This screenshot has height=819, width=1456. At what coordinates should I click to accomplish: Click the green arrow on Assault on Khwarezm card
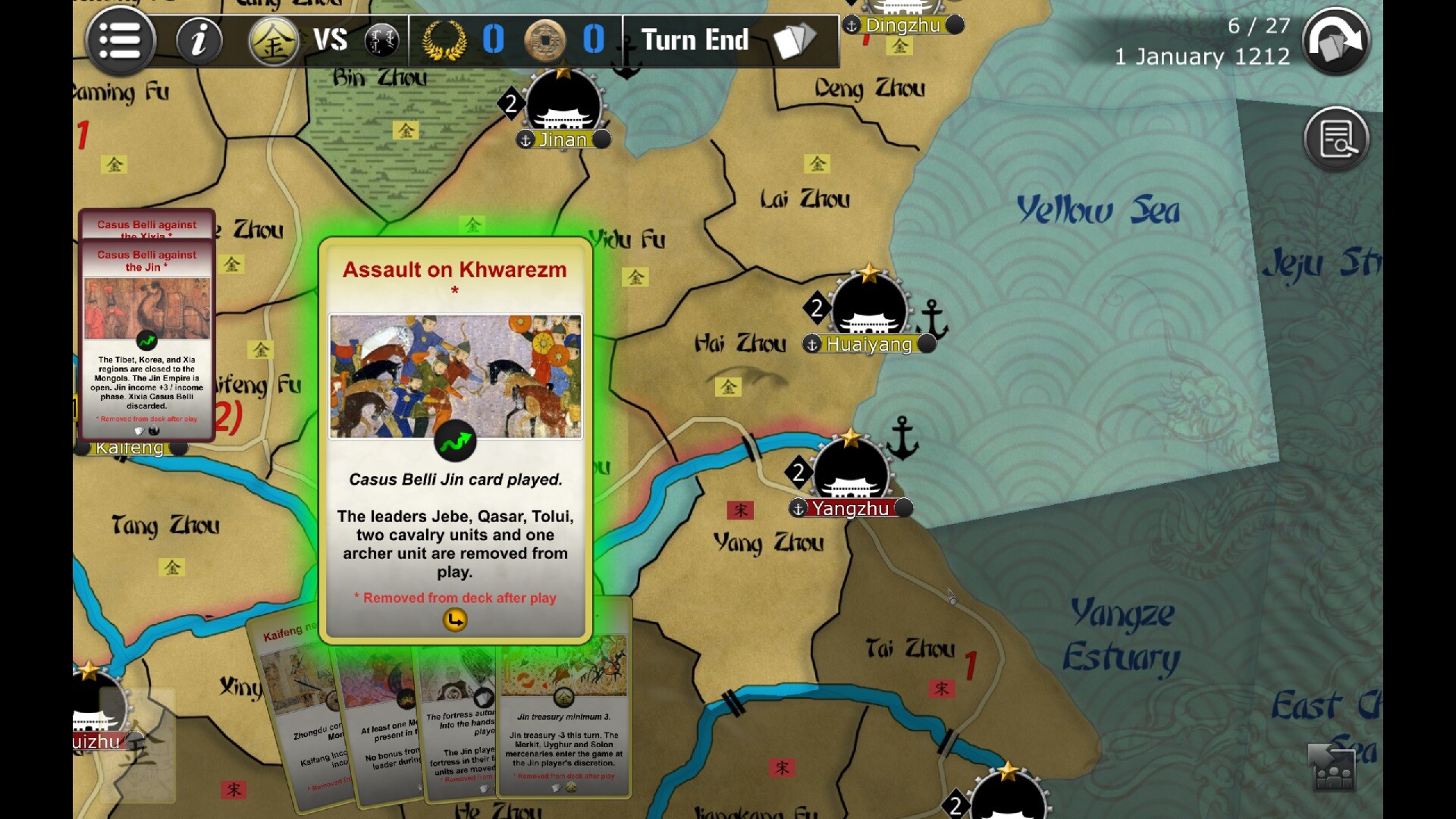pyautogui.click(x=456, y=441)
